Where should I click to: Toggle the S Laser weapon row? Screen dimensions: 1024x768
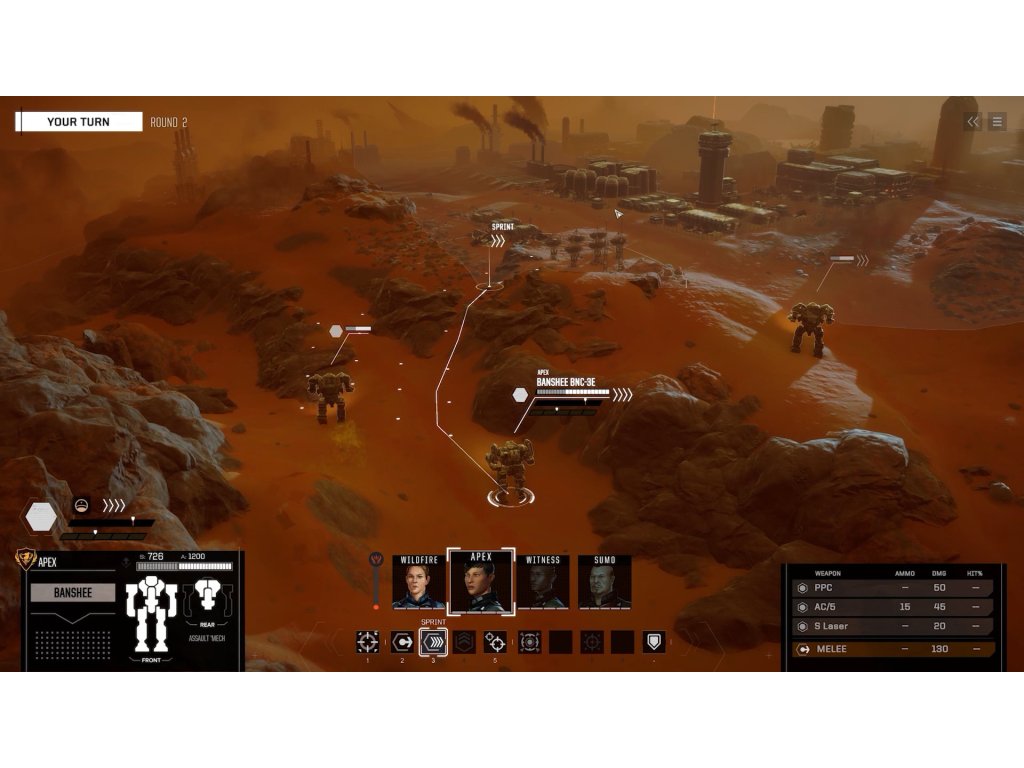pyautogui.click(x=892, y=627)
